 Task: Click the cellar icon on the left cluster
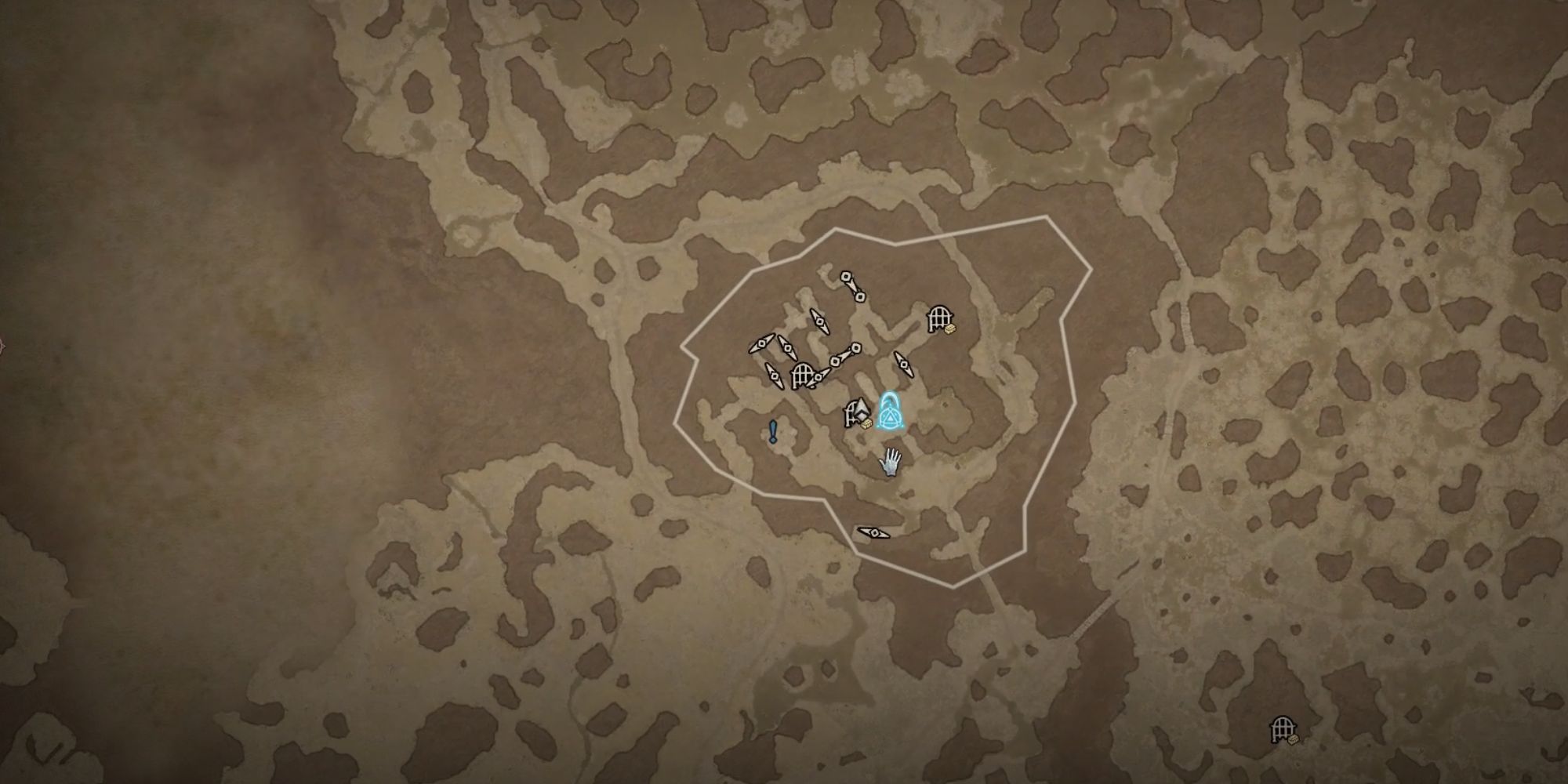pos(802,376)
